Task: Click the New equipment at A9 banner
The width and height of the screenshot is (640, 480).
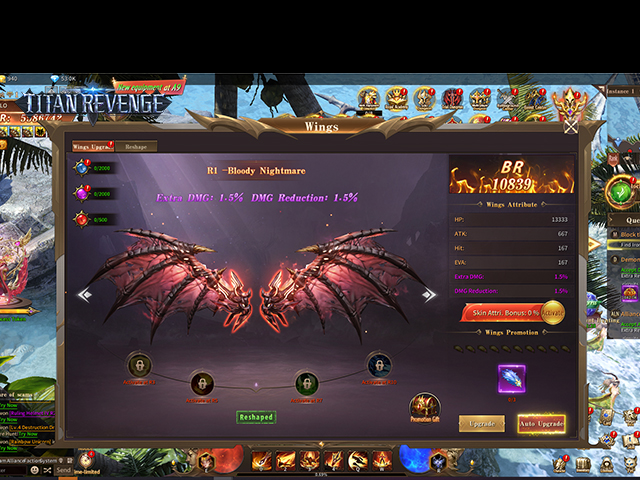Action: (148, 87)
